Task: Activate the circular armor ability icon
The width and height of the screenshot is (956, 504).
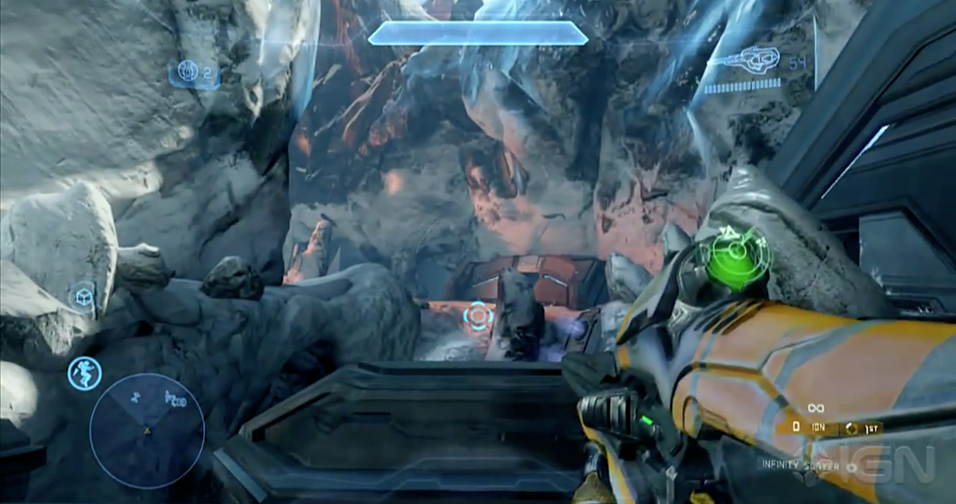Action: pos(84,372)
